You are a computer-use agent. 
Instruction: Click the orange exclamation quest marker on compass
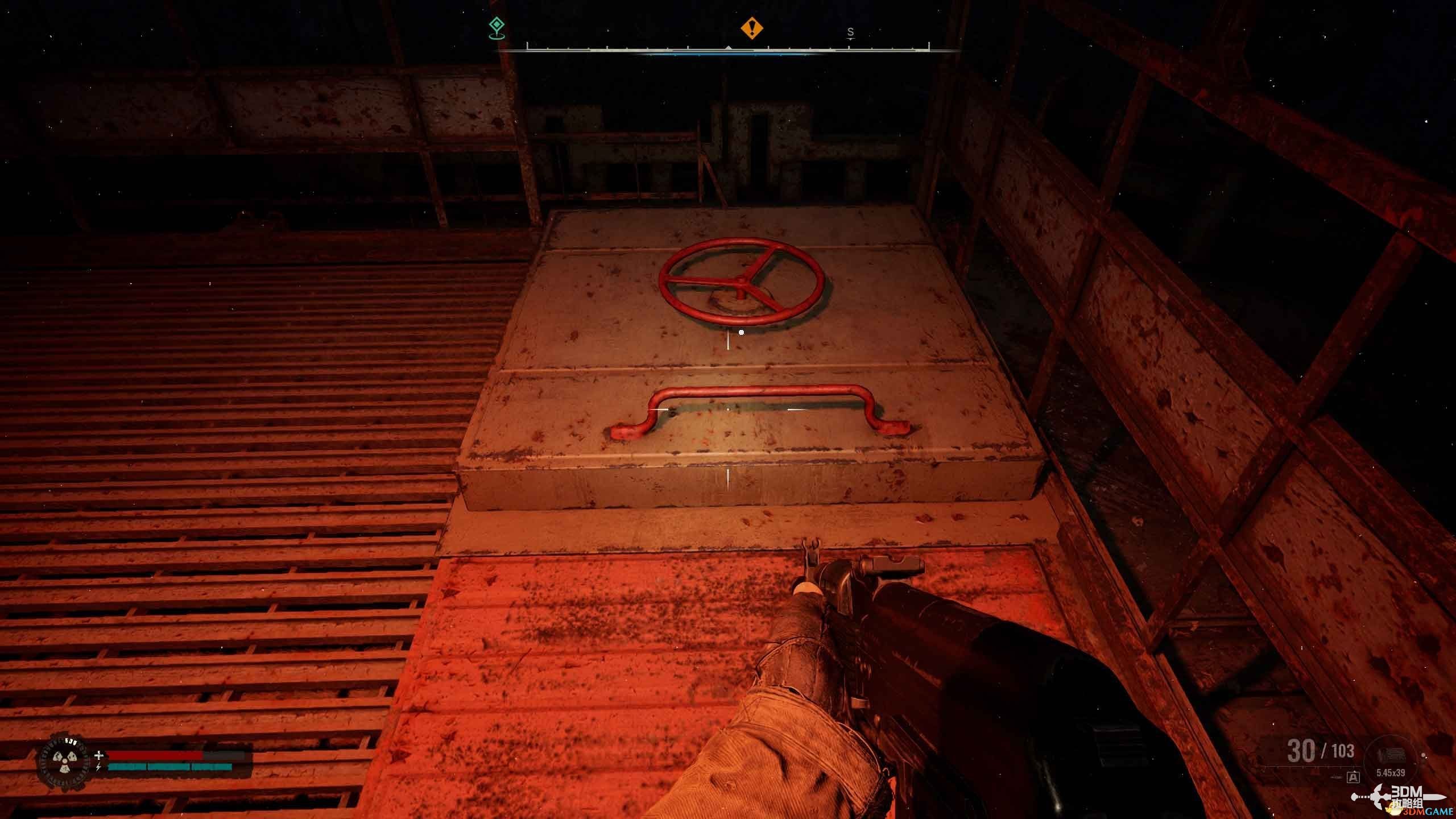[751, 27]
